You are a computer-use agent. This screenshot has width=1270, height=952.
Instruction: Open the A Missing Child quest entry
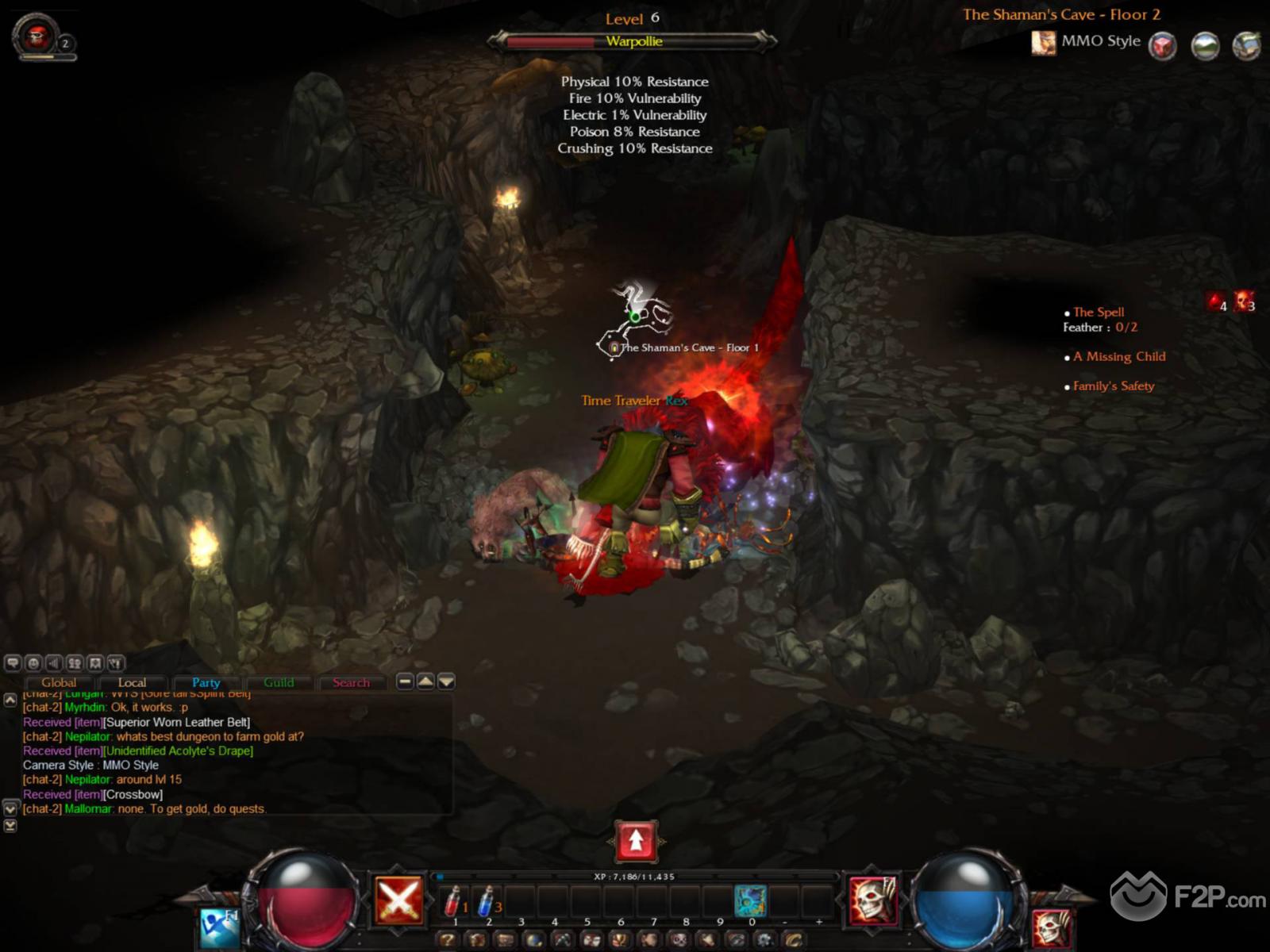pyautogui.click(x=1119, y=356)
